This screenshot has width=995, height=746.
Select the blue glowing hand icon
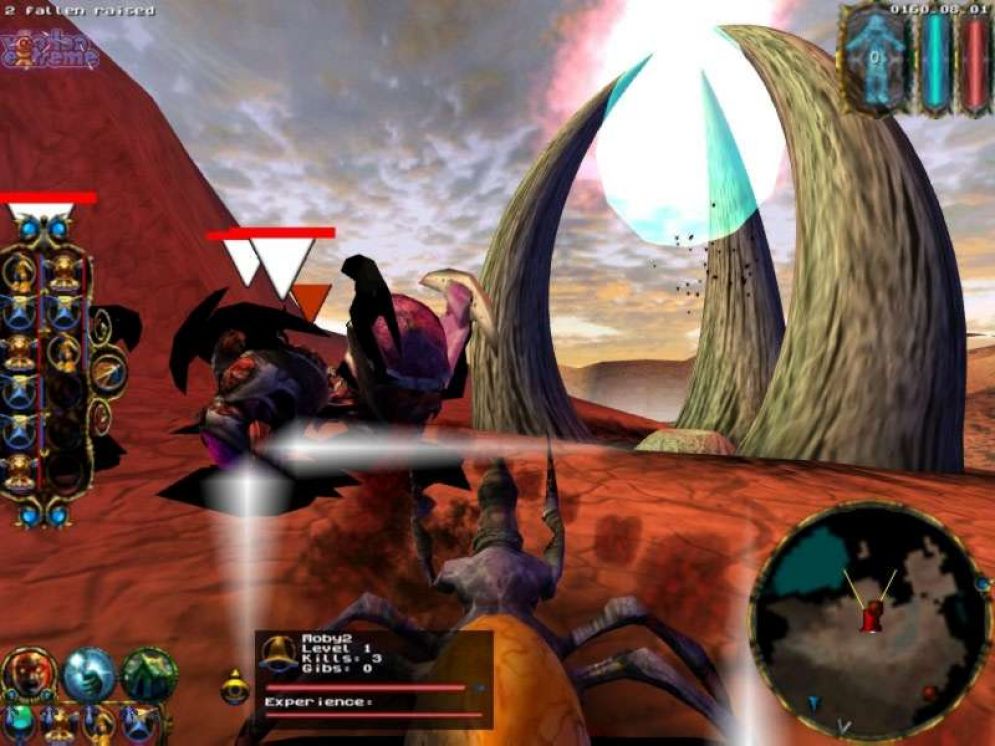click(90, 674)
